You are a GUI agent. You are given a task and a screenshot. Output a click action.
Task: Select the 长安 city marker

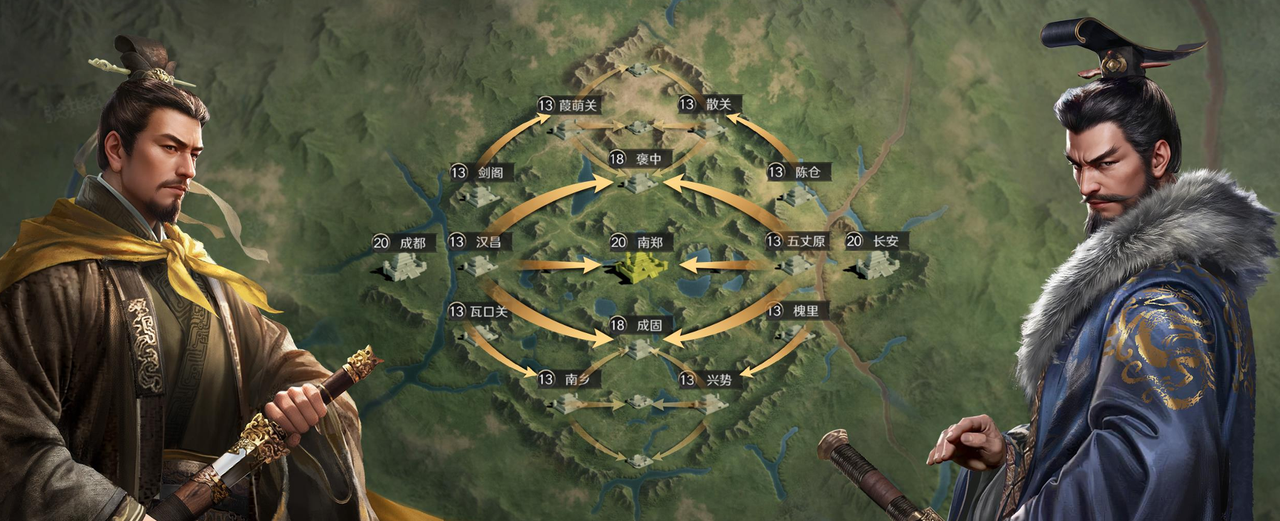pos(876,264)
